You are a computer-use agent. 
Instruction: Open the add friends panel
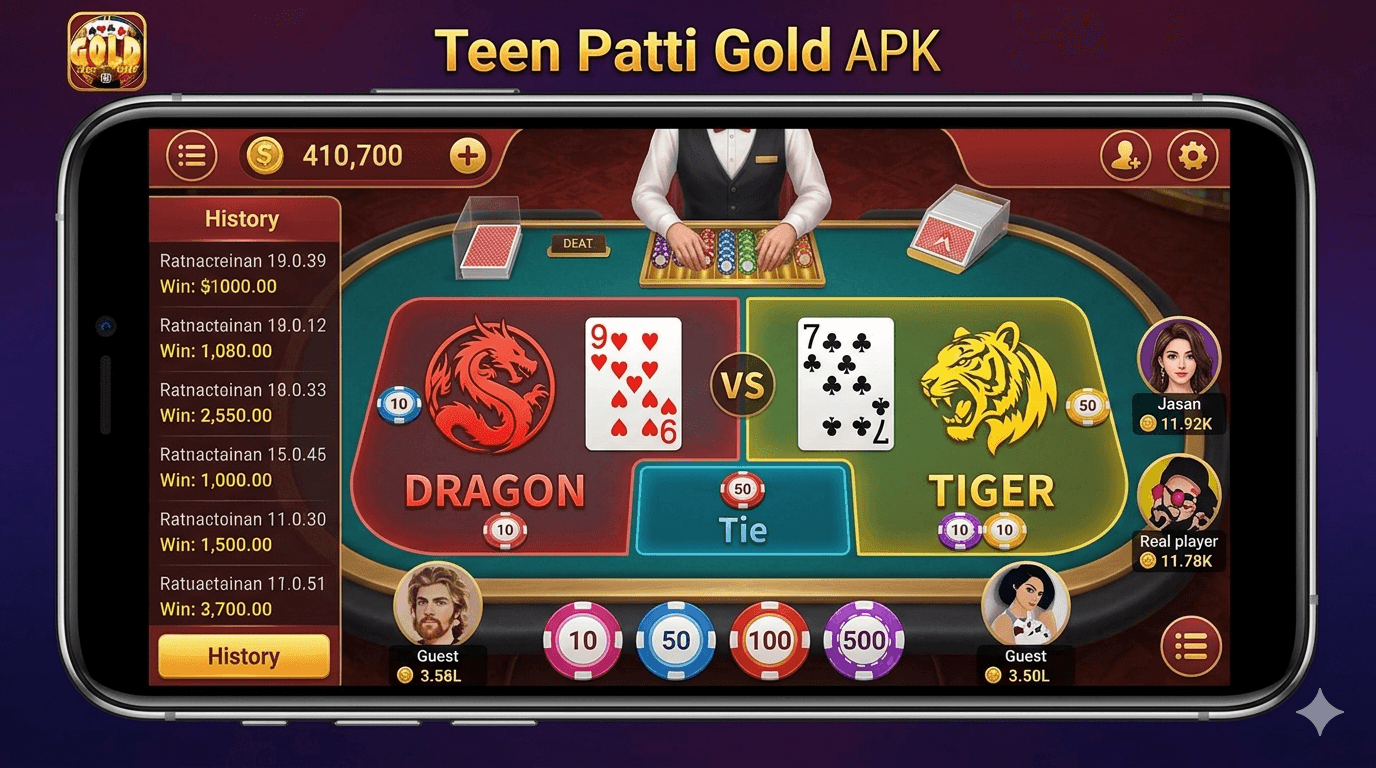1124,156
